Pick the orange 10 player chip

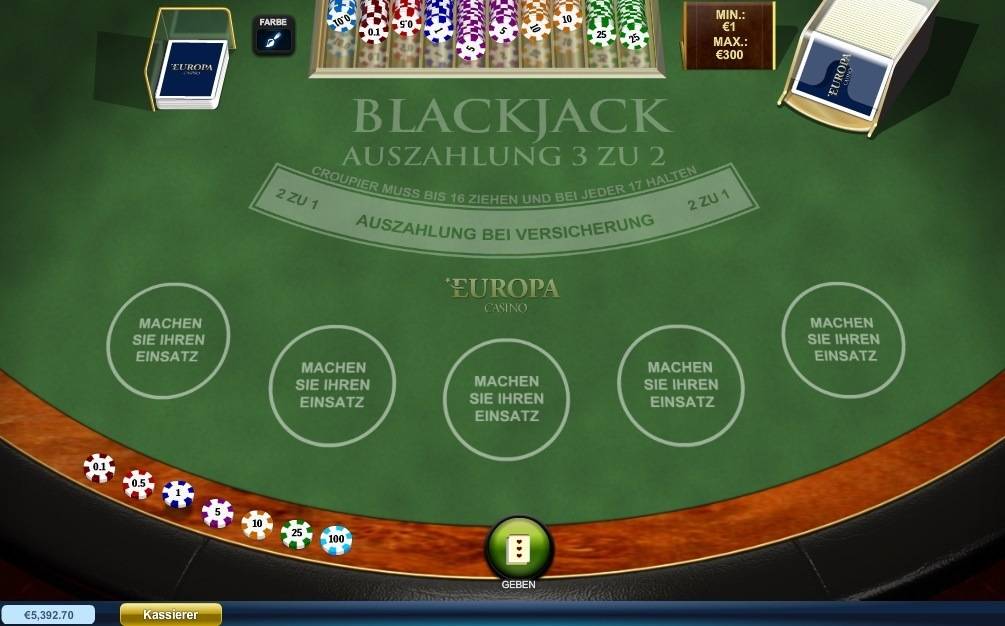[x=257, y=524]
